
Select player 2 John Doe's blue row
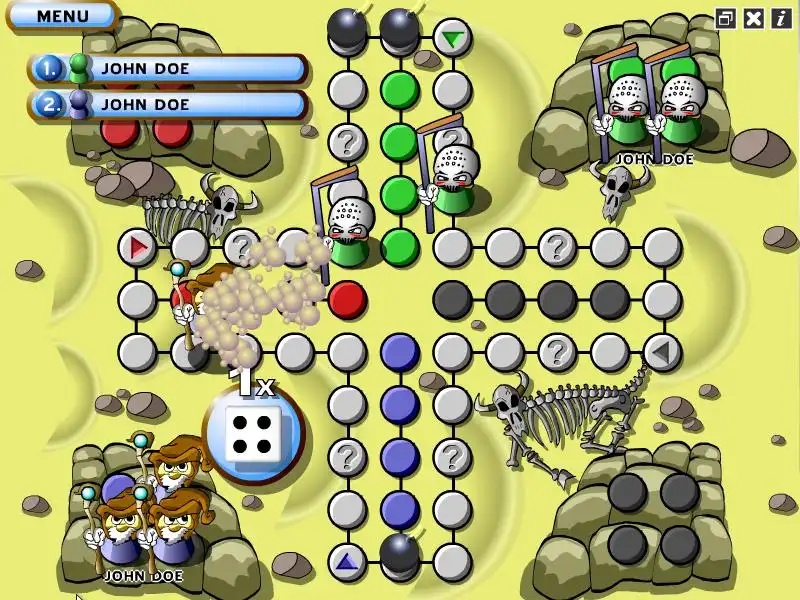168,104
